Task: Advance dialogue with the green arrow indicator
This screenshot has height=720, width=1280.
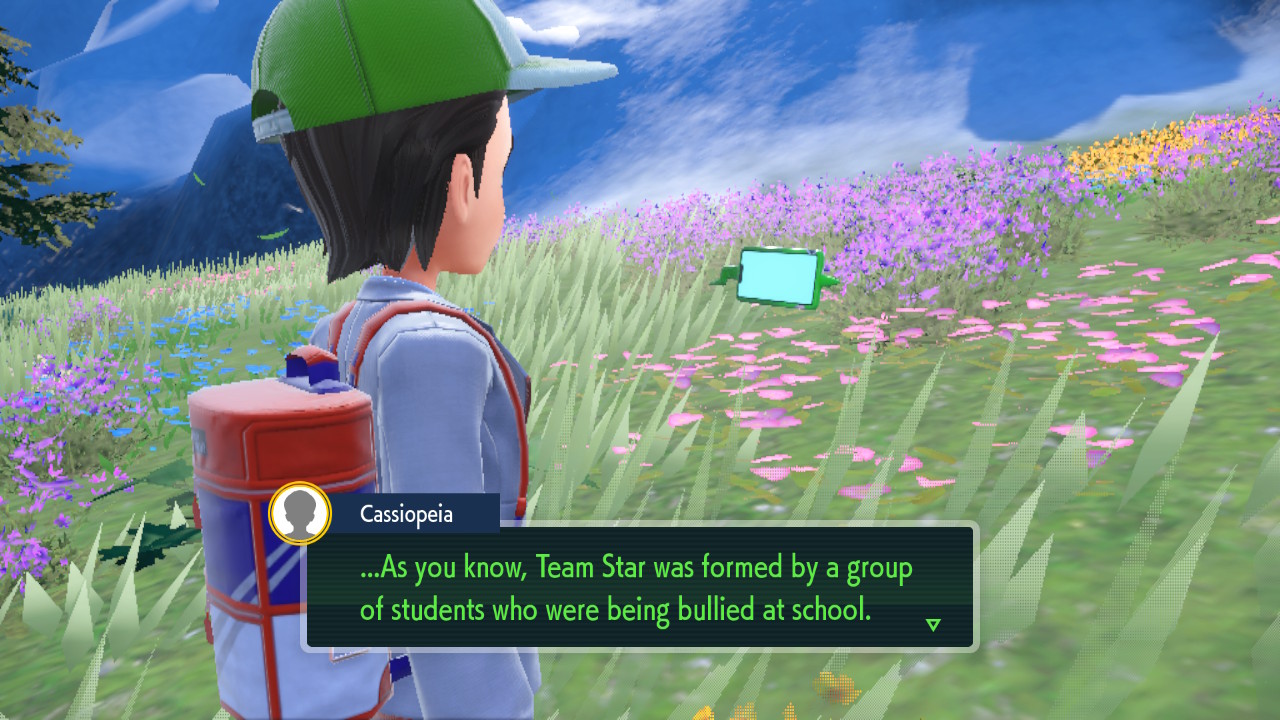Action: tap(933, 625)
